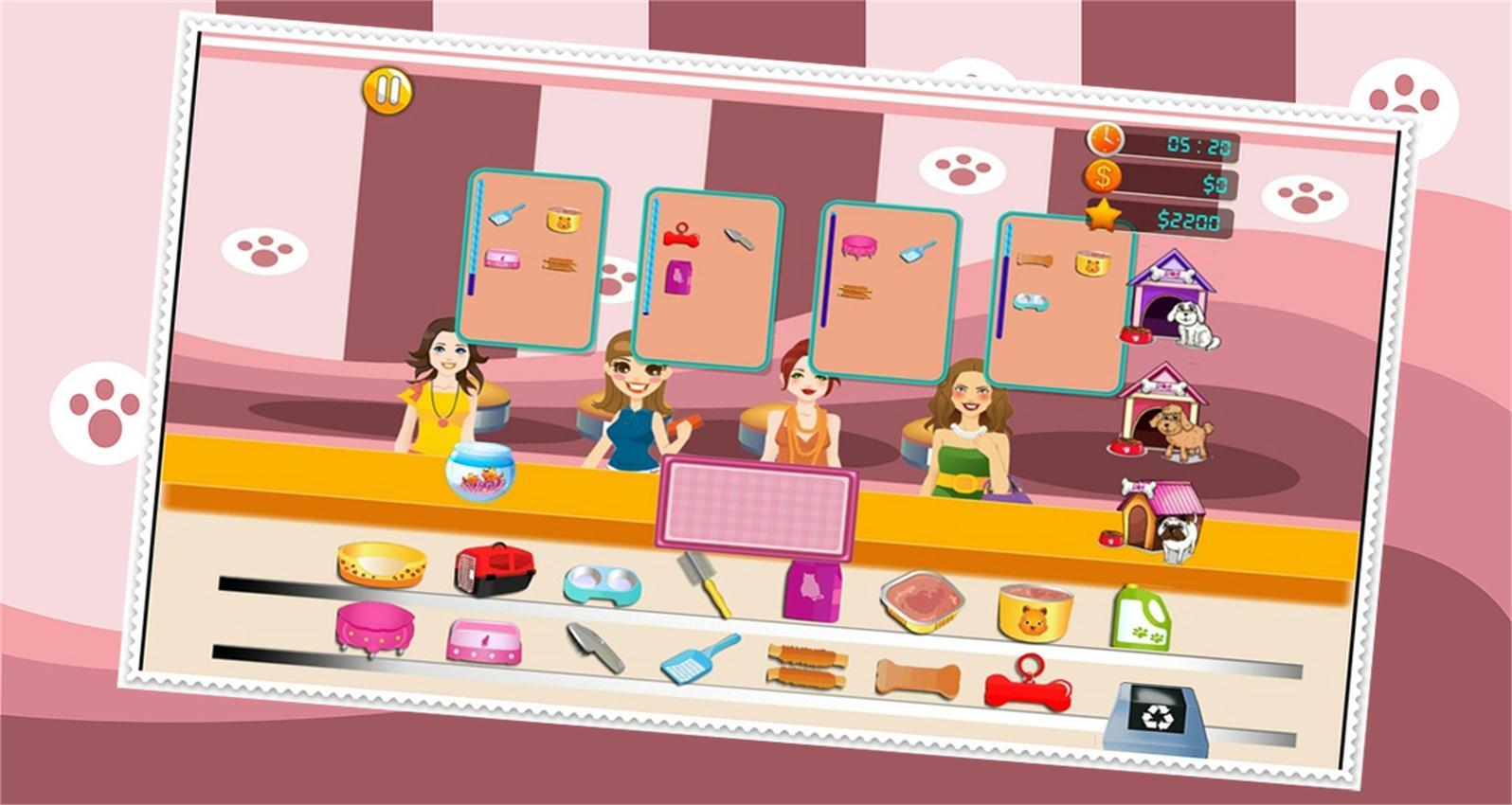The height and width of the screenshot is (805, 1512).
Task: Pick the canned meat tray
Action: [924, 601]
